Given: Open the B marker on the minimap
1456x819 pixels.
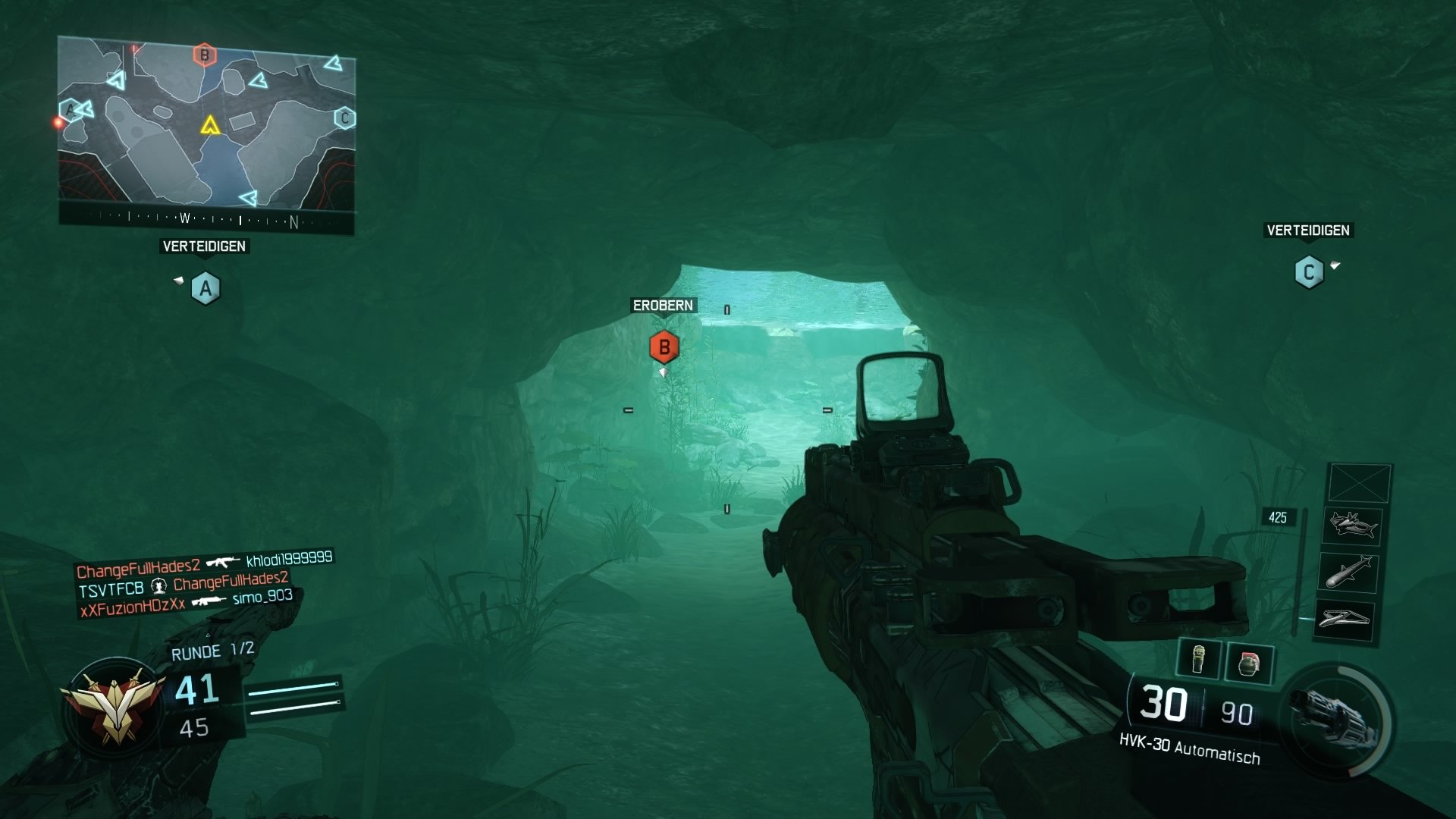Looking at the screenshot, I should pyautogui.click(x=203, y=55).
